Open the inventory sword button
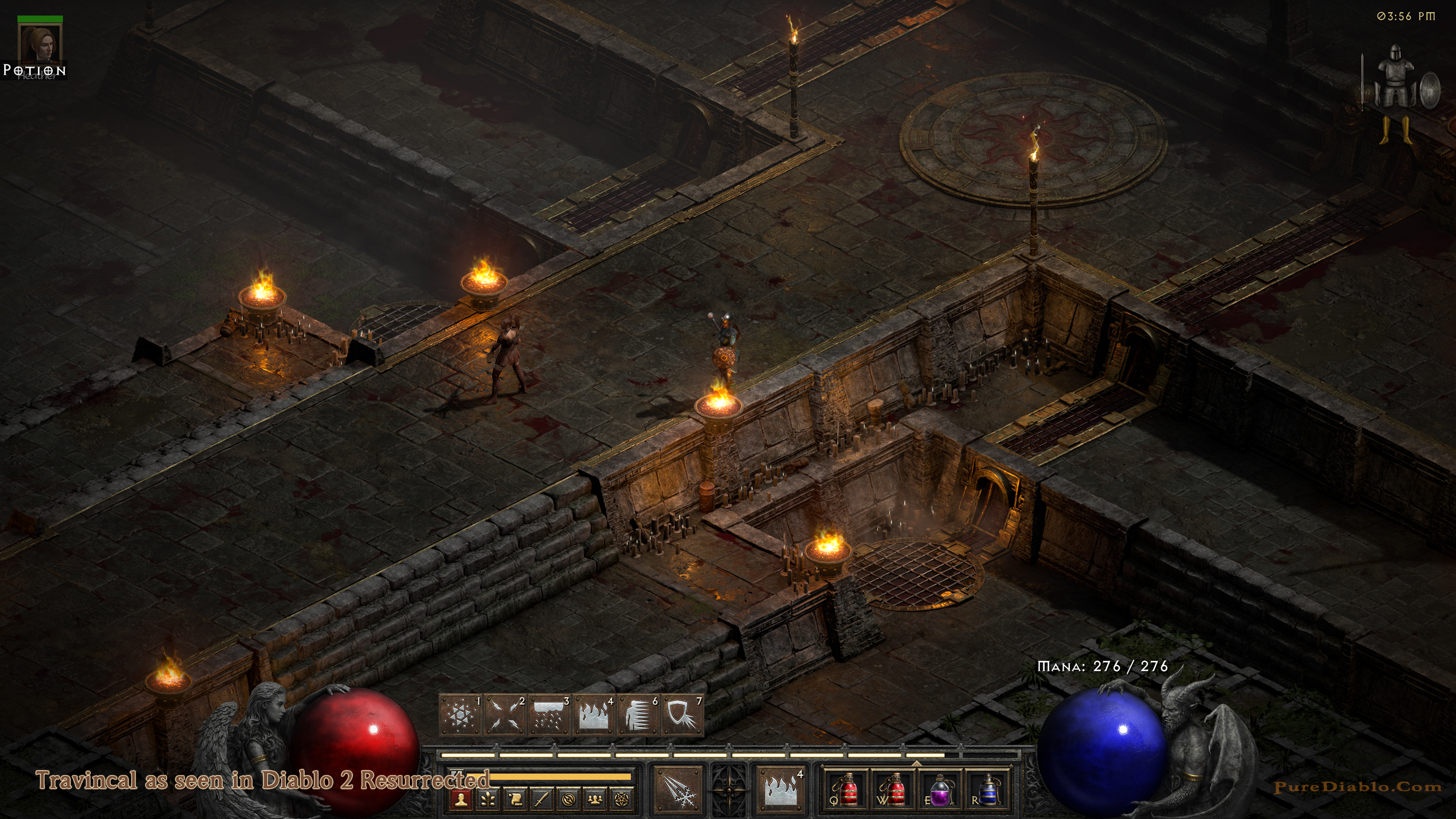This screenshot has height=819, width=1456. (x=541, y=799)
